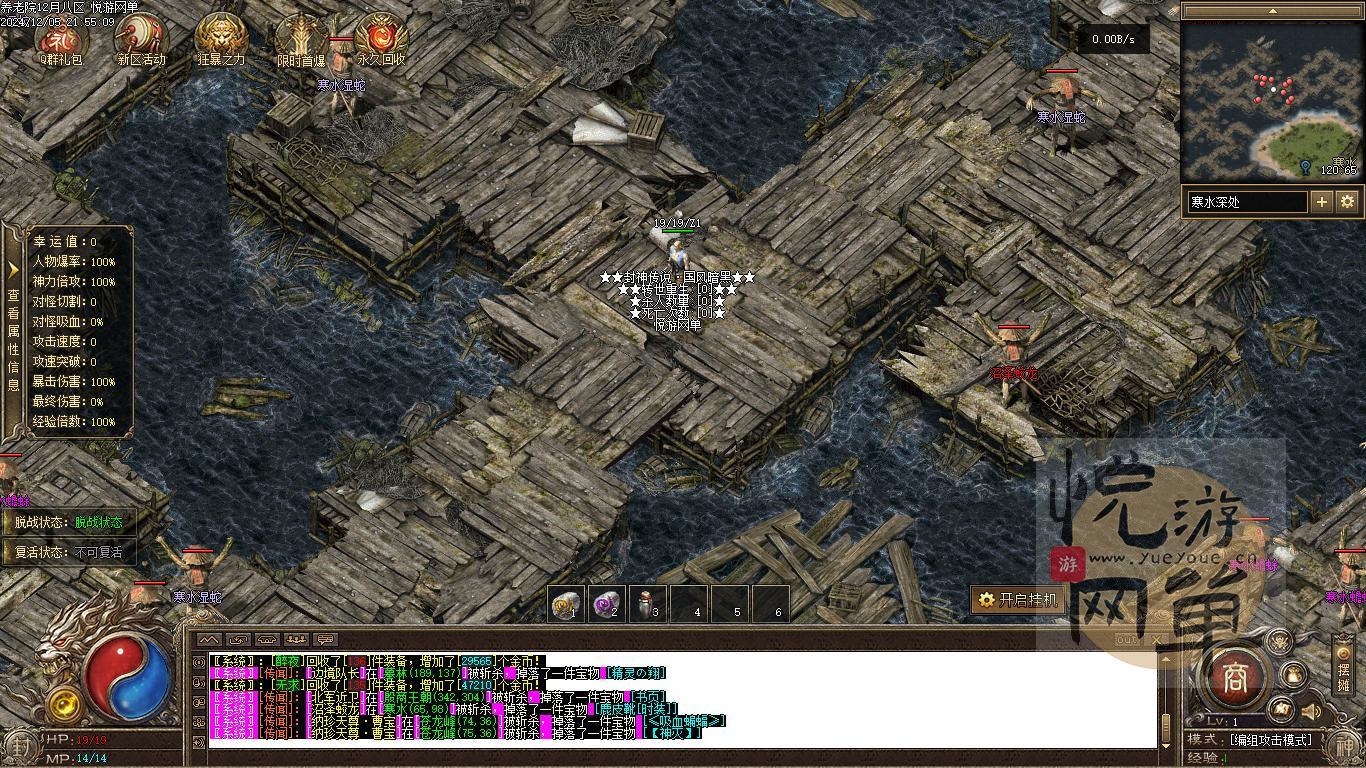Open the 新区活动 drum event icon
This screenshot has width=1366, height=768.
tap(140, 38)
